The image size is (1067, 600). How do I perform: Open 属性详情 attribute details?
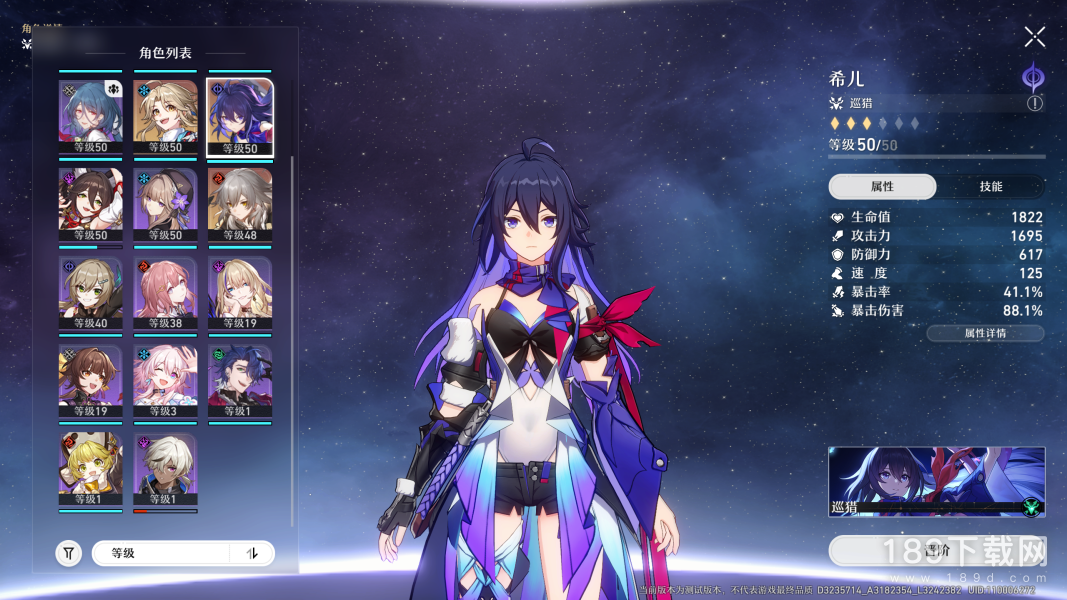(985, 333)
